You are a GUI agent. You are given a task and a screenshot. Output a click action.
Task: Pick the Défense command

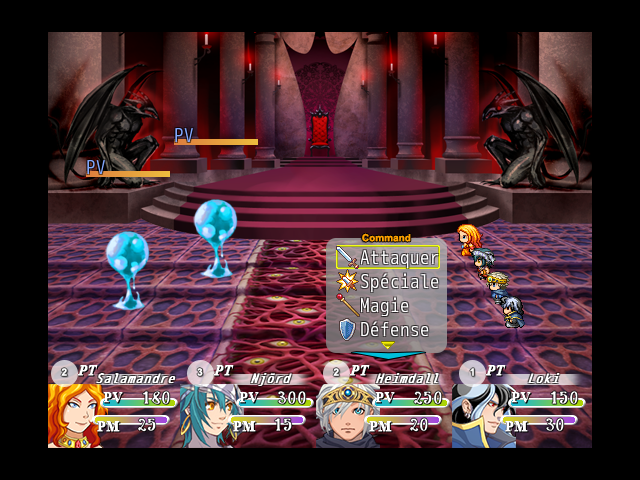click(x=387, y=330)
